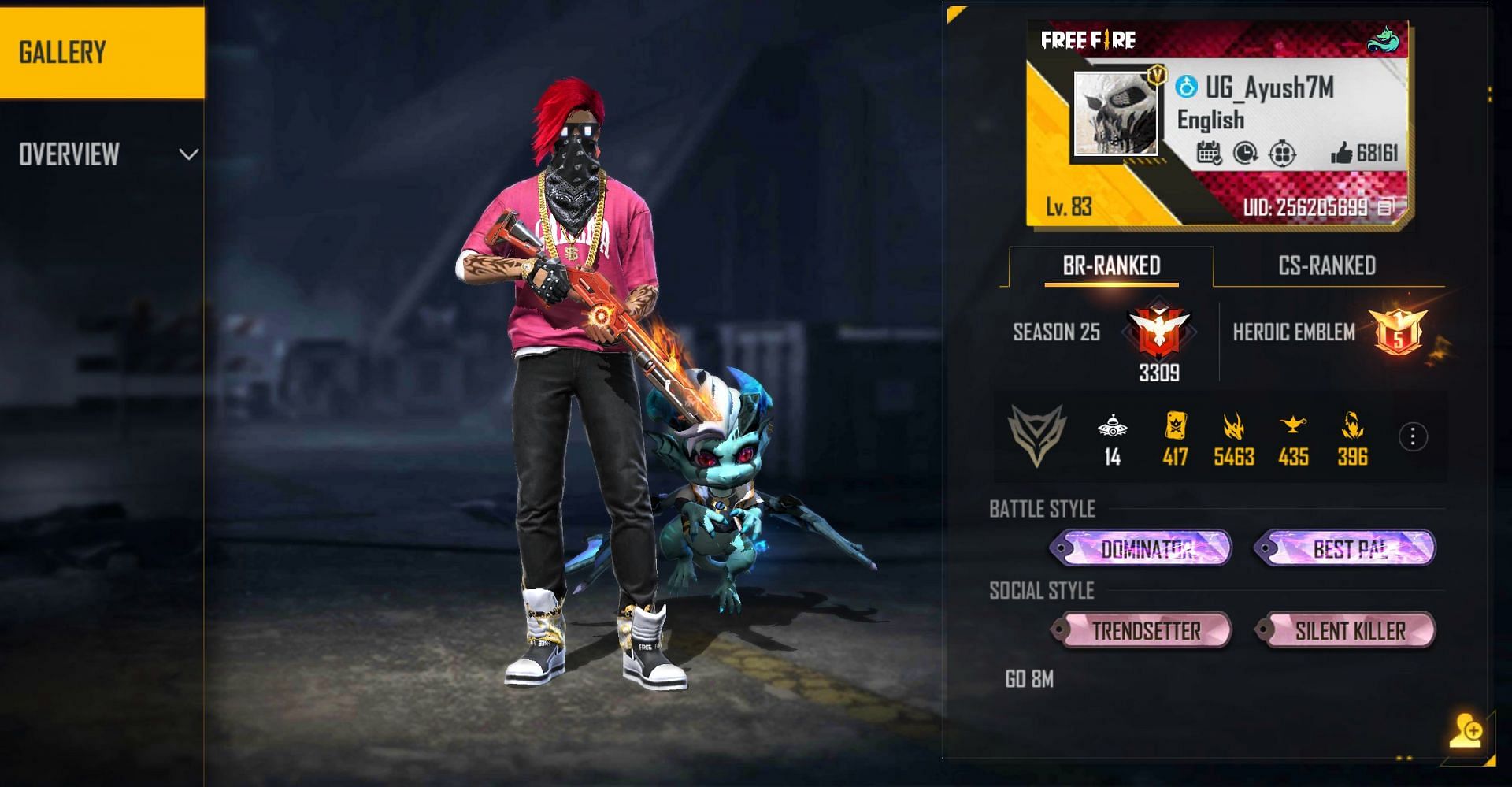Open the three-dot more badges button
Screen dimensions: 1512x787
(1413, 436)
